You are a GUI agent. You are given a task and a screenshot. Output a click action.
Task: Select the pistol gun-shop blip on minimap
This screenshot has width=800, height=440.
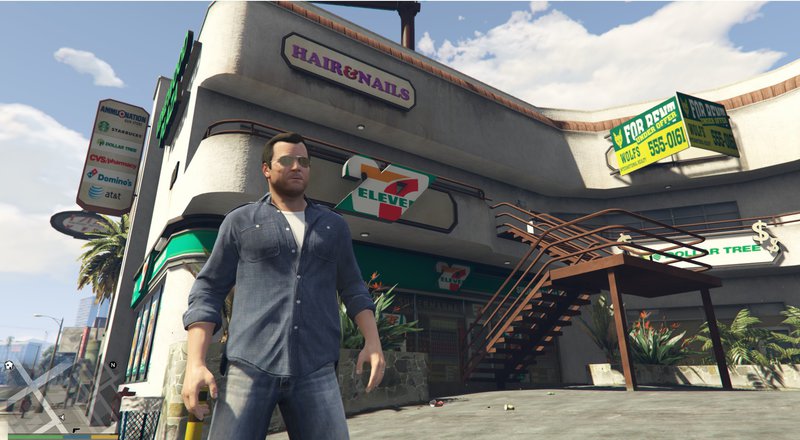point(76,430)
